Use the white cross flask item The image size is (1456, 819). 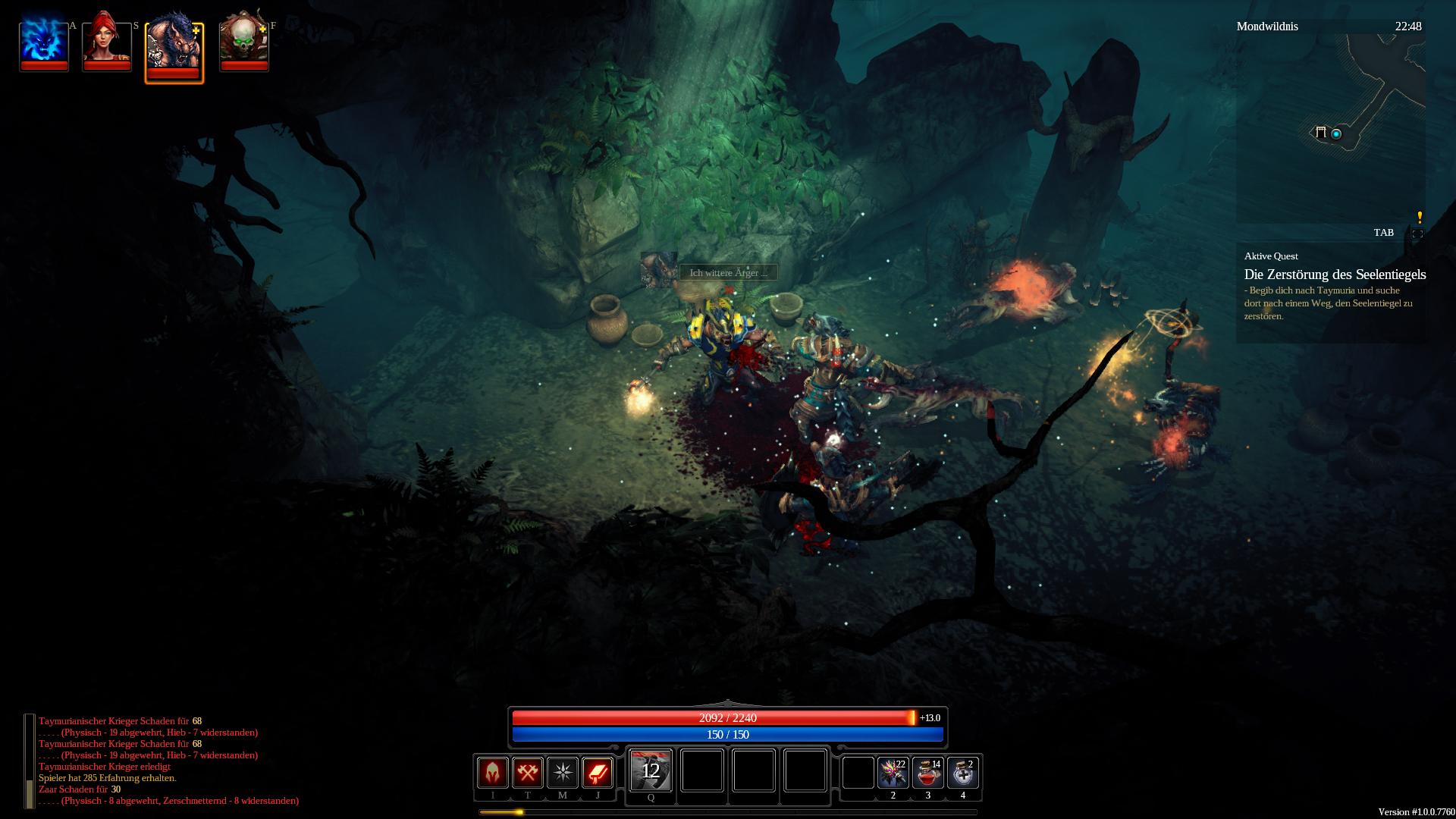pyautogui.click(x=962, y=773)
